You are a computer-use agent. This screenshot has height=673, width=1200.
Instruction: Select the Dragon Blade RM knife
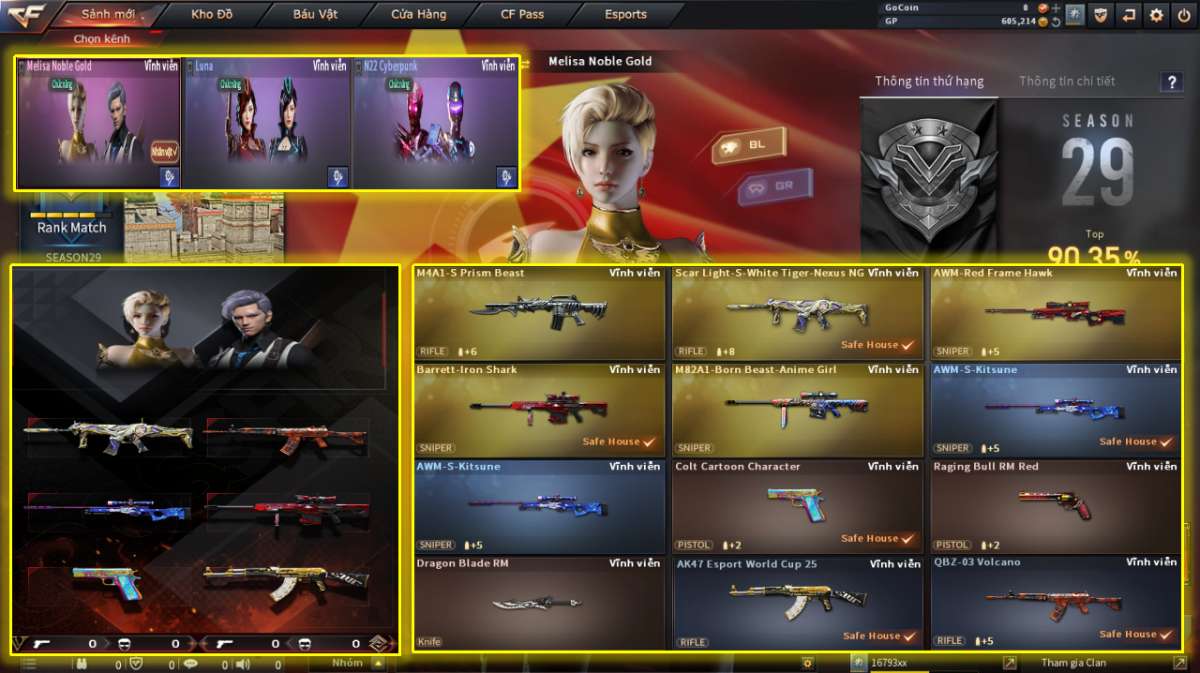click(539, 603)
